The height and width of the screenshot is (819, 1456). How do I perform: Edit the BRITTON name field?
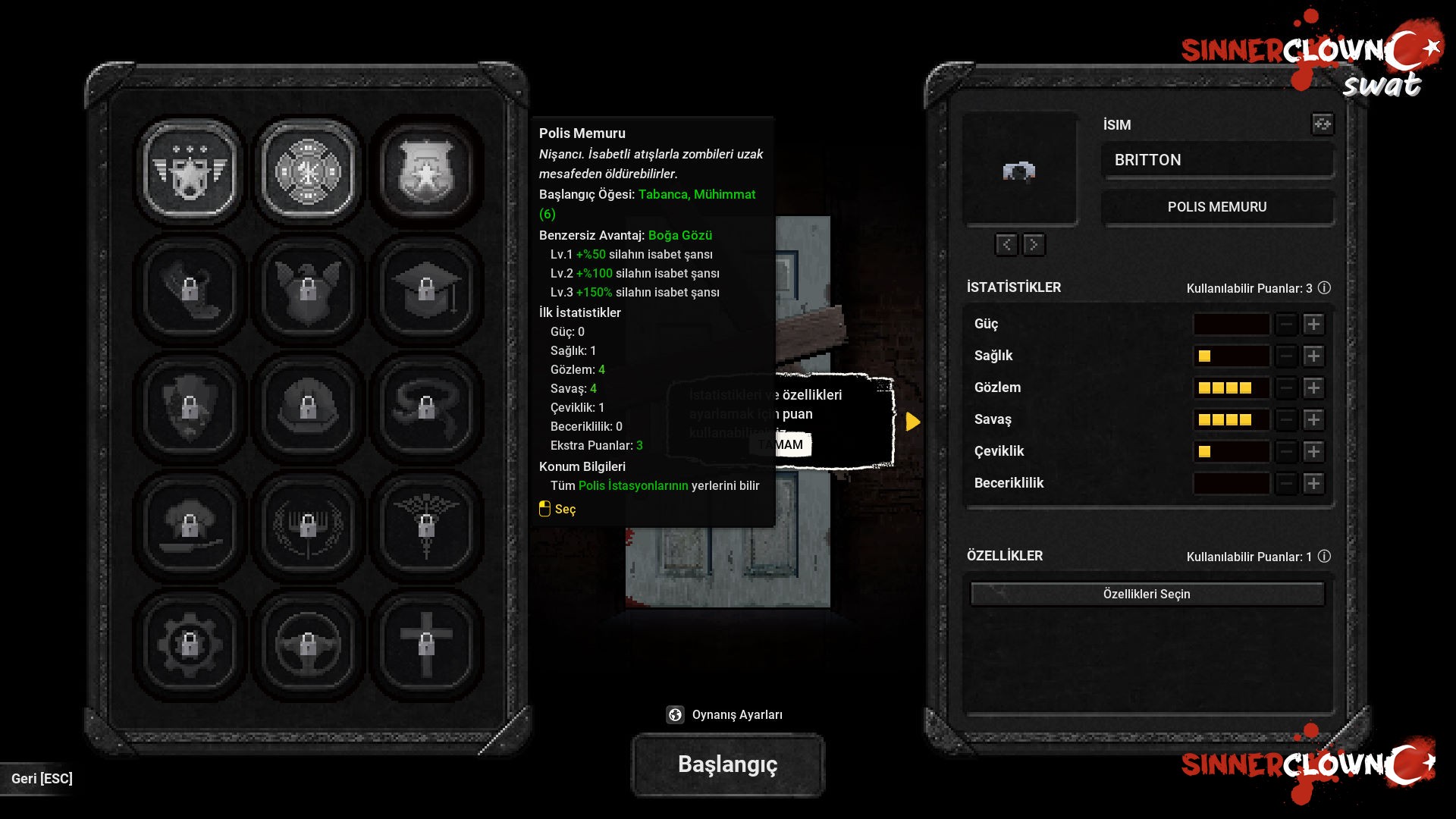click(x=1217, y=160)
